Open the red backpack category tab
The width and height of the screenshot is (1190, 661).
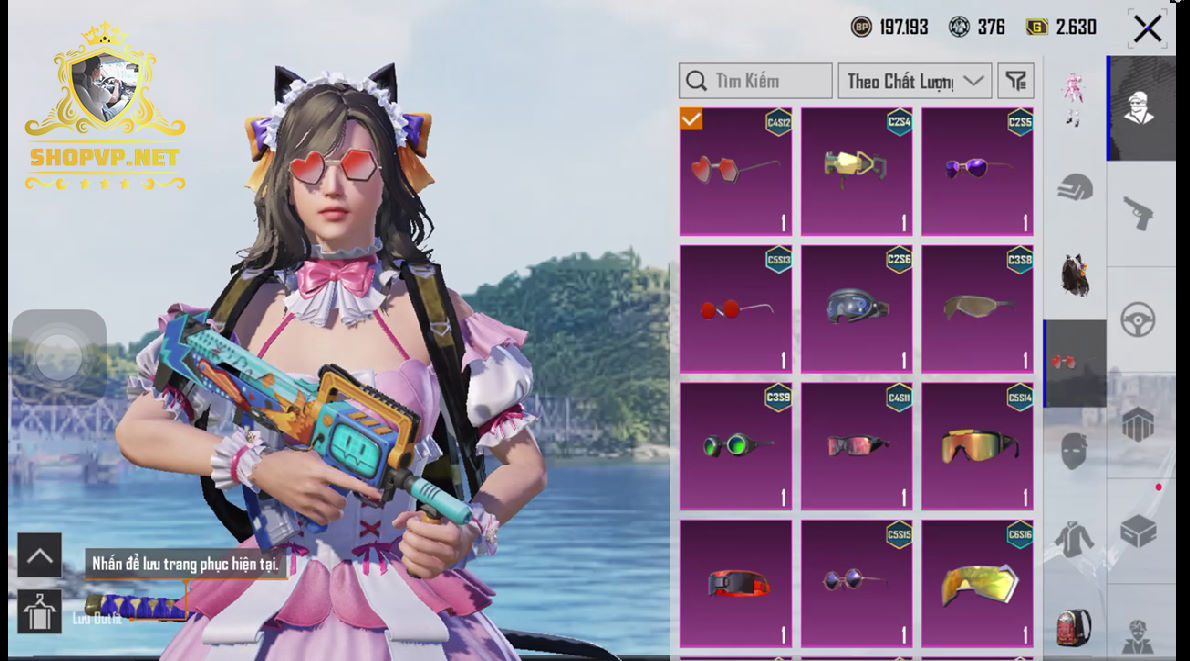pos(1075,628)
